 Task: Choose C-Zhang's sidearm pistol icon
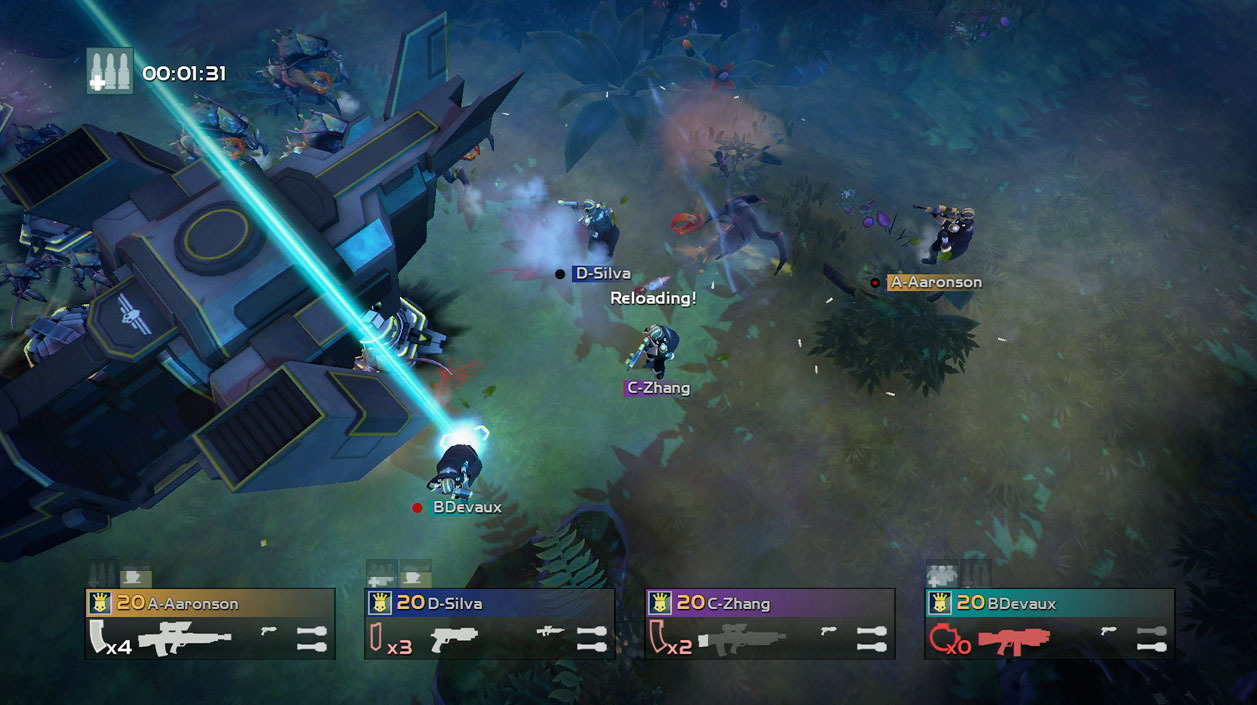(x=828, y=630)
